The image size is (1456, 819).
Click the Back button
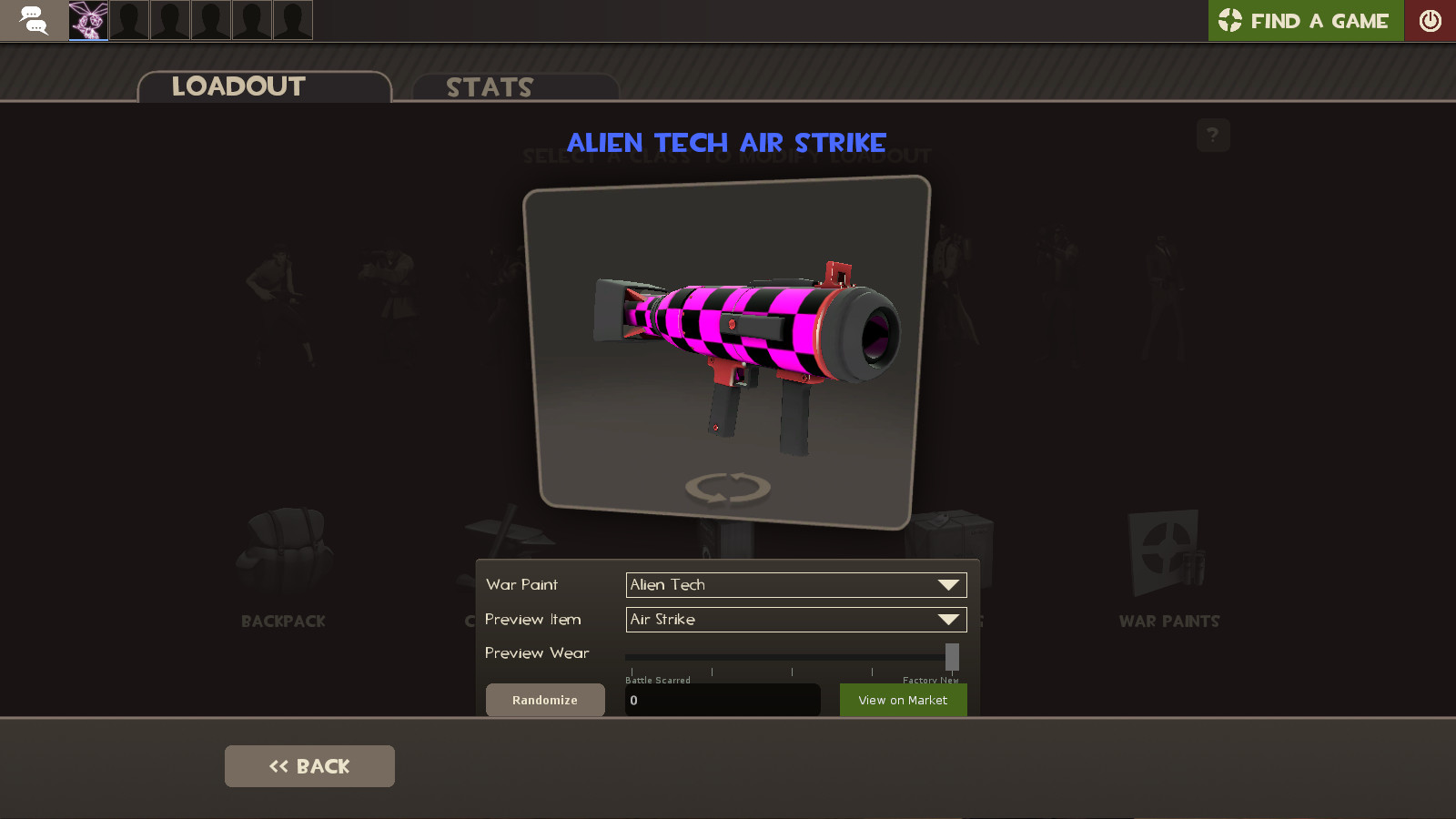[308, 765]
